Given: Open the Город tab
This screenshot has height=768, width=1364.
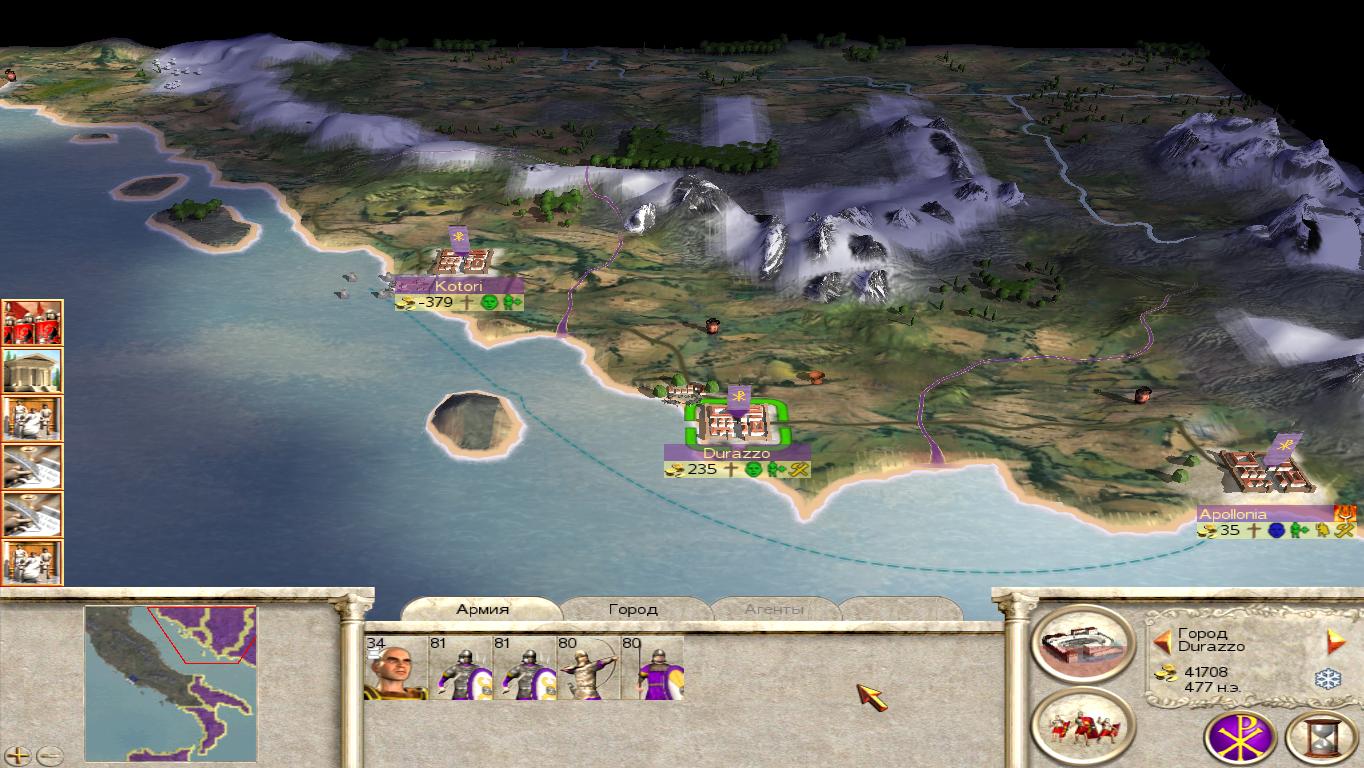Looking at the screenshot, I should (x=632, y=609).
